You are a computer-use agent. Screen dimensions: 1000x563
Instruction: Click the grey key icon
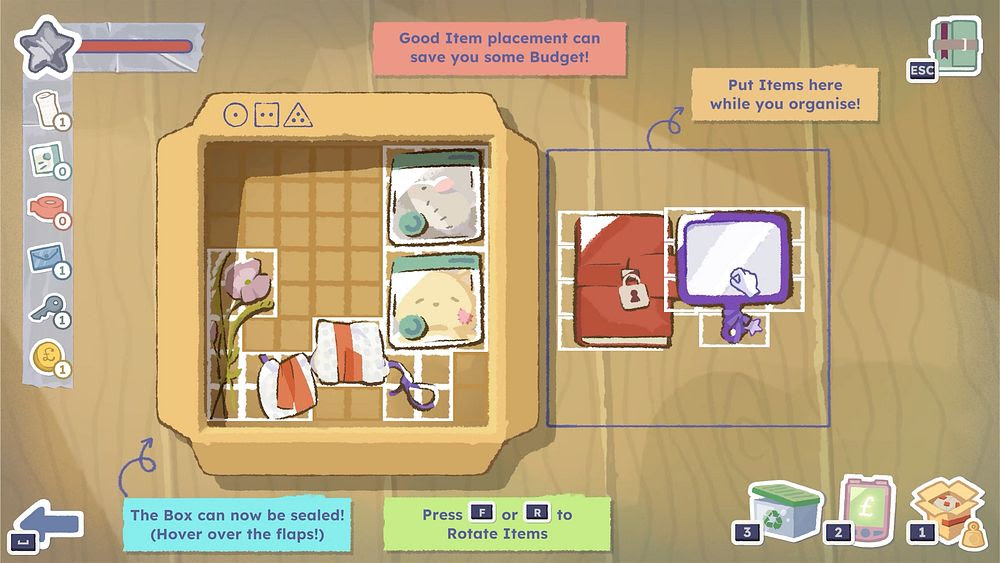(x=45, y=307)
